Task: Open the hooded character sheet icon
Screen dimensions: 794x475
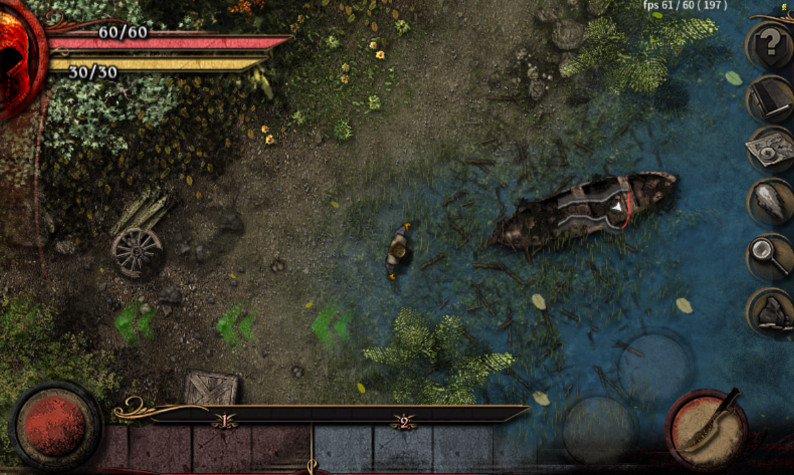Action: point(770,311)
